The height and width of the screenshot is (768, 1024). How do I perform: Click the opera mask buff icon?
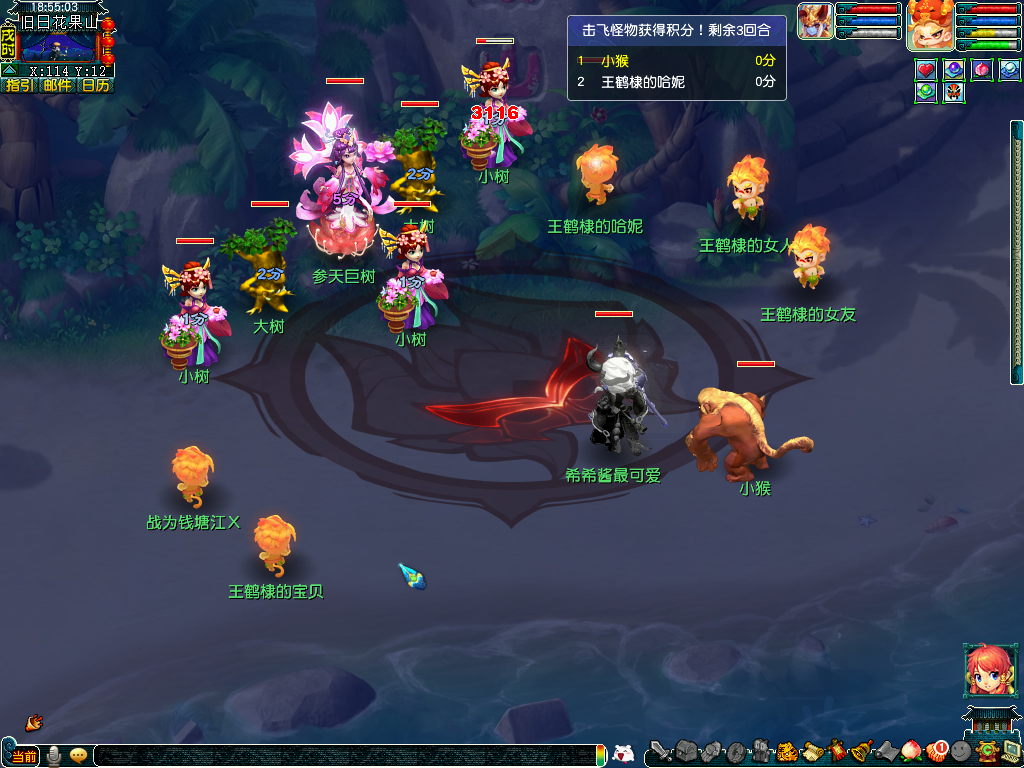tap(954, 92)
